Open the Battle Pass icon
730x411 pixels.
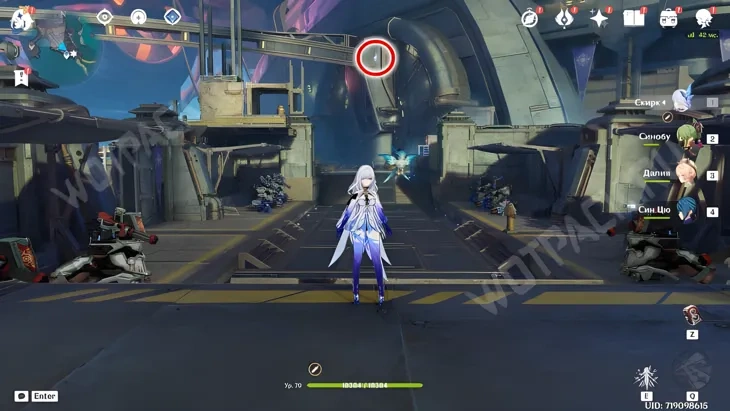coord(564,18)
